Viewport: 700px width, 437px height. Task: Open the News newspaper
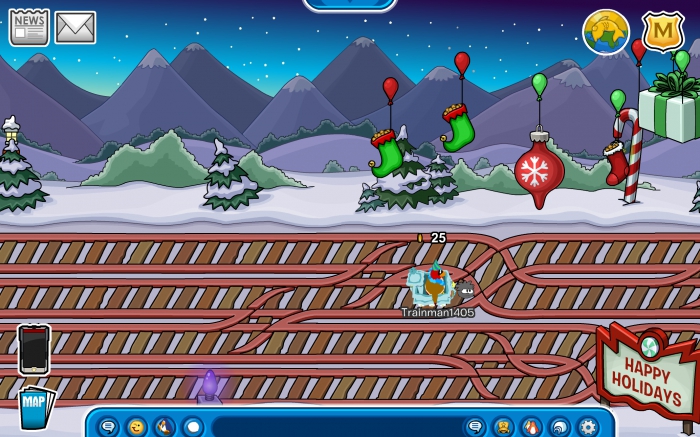click(29, 27)
